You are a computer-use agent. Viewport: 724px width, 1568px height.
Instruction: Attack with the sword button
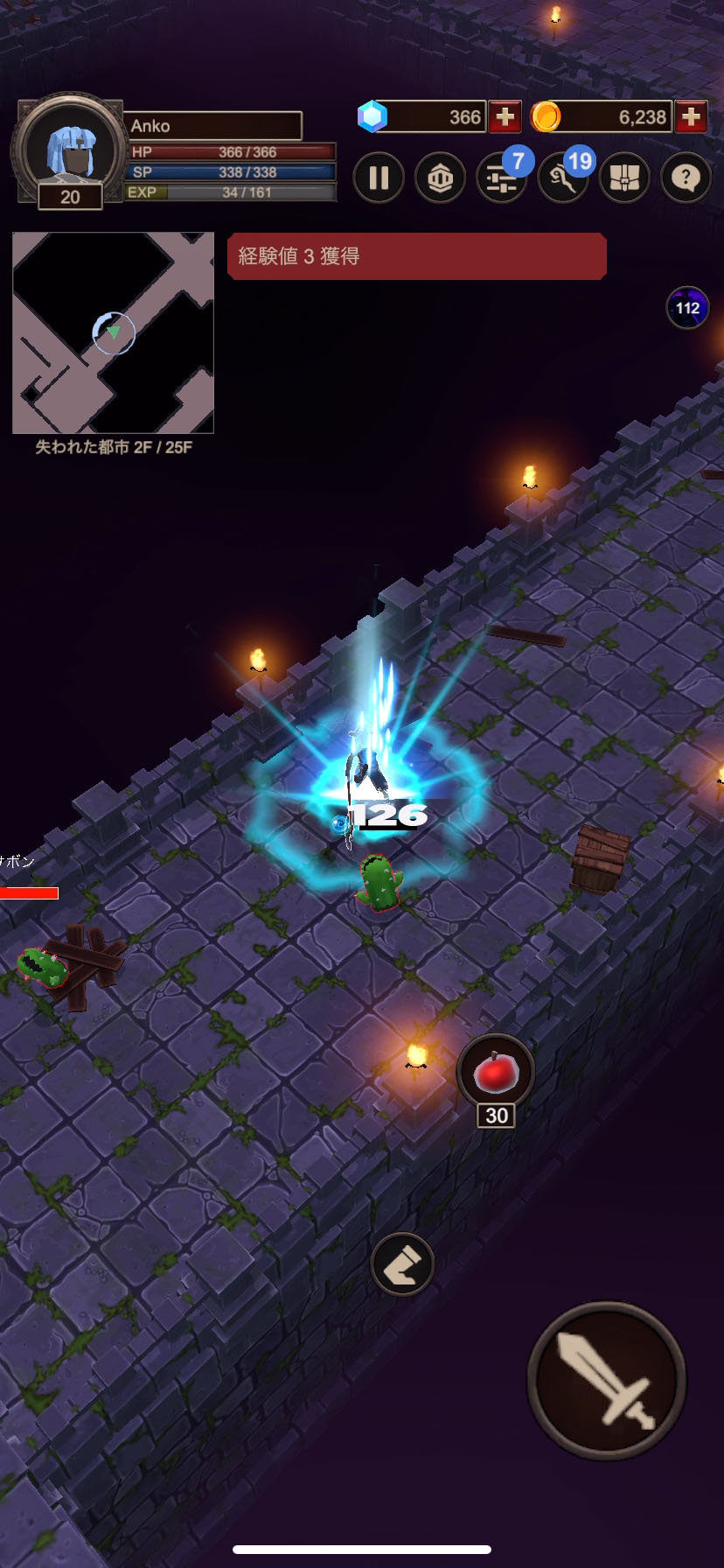pyautogui.click(x=607, y=1380)
